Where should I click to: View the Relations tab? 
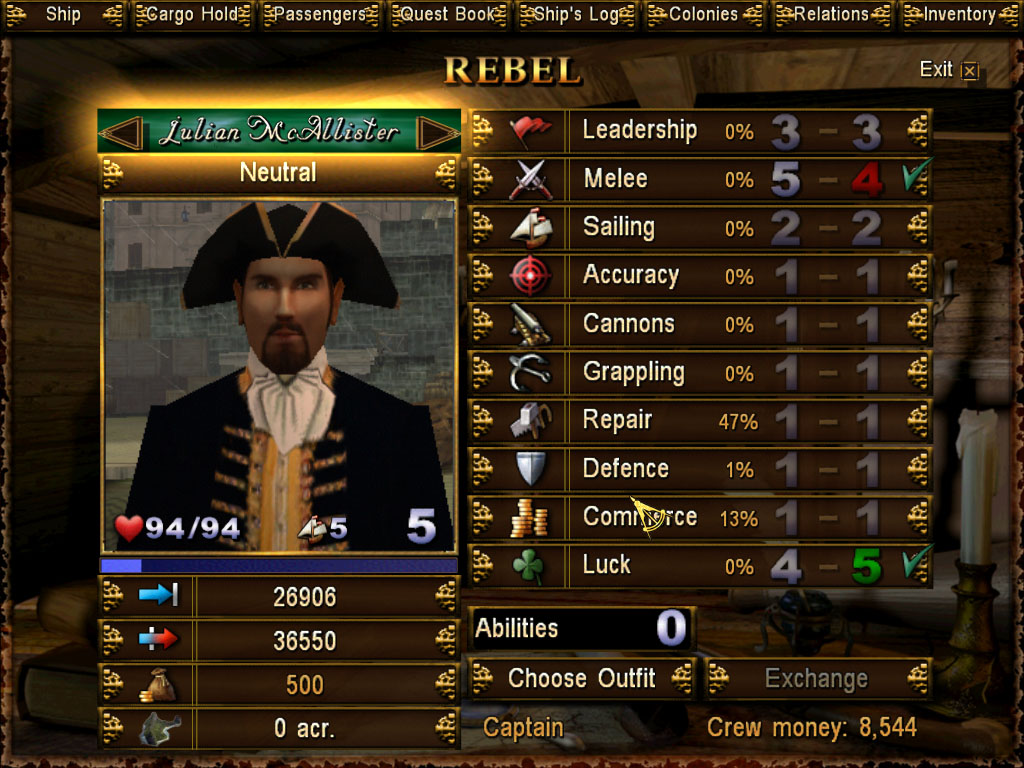831,15
